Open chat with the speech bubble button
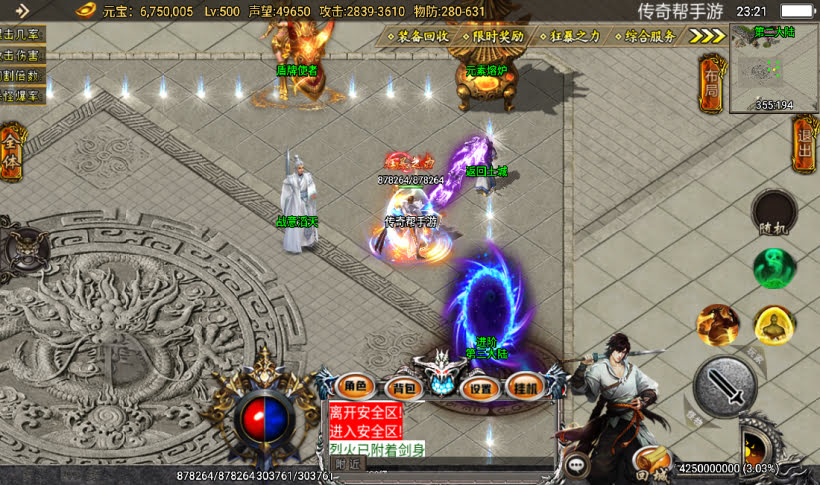The height and width of the screenshot is (485, 820). pyautogui.click(x=576, y=464)
